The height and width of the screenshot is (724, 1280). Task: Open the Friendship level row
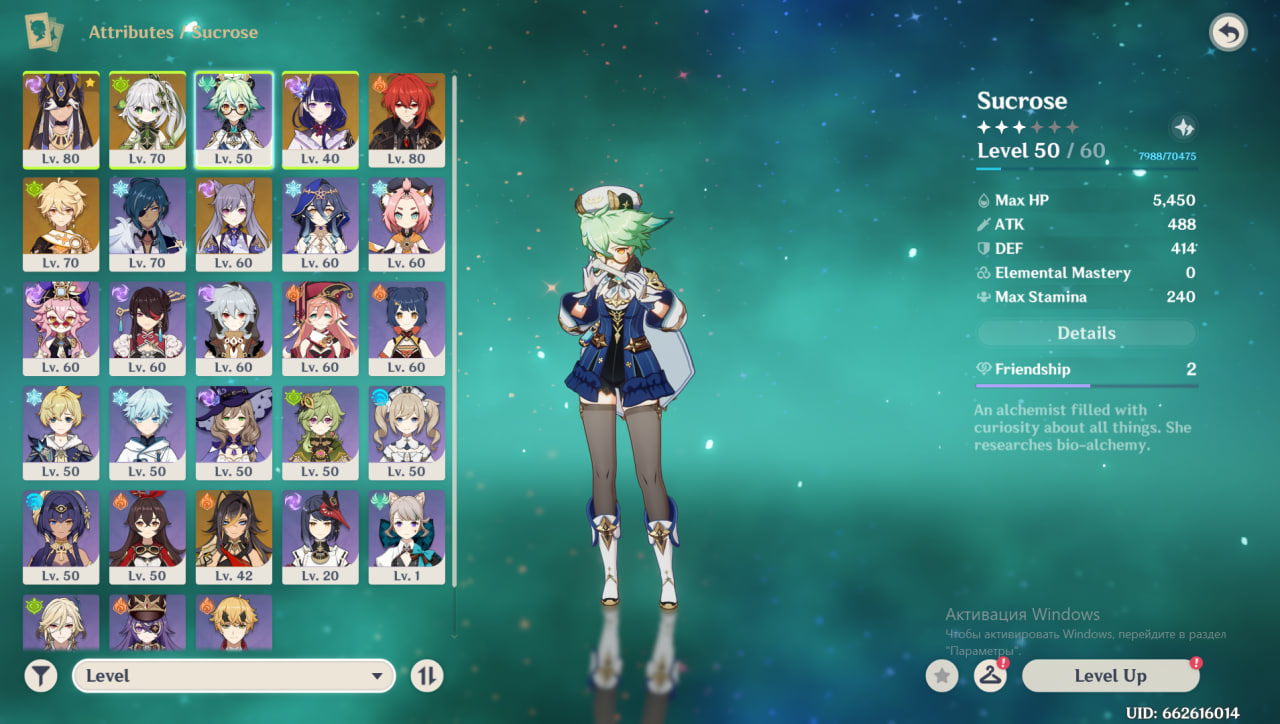pyautogui.click(x=1086, y=370)
